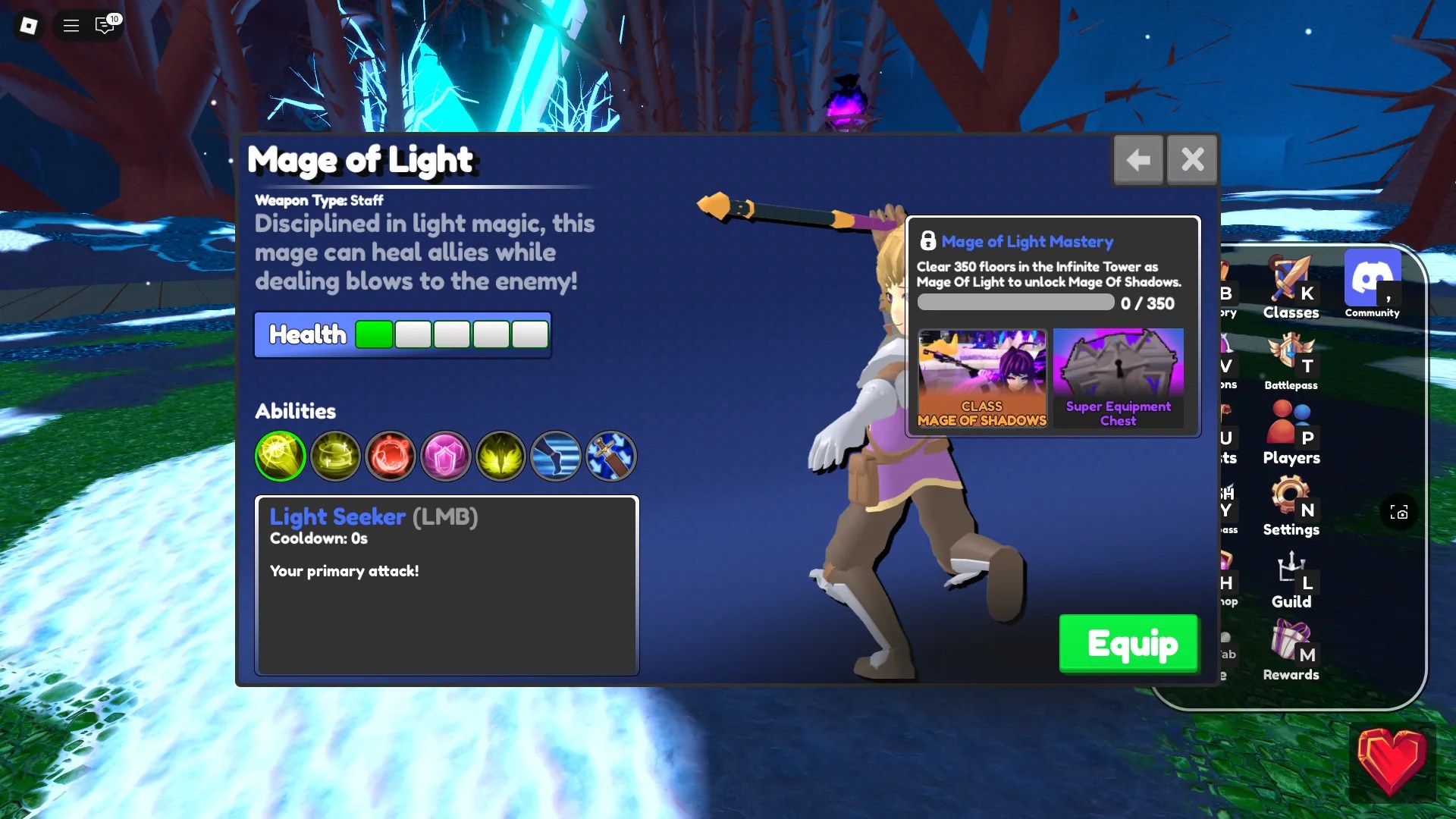Viewport: 1456px width, 819px height.
Task: Click the Mage of Light Mastery progress bar
Action: (1015, 302)
